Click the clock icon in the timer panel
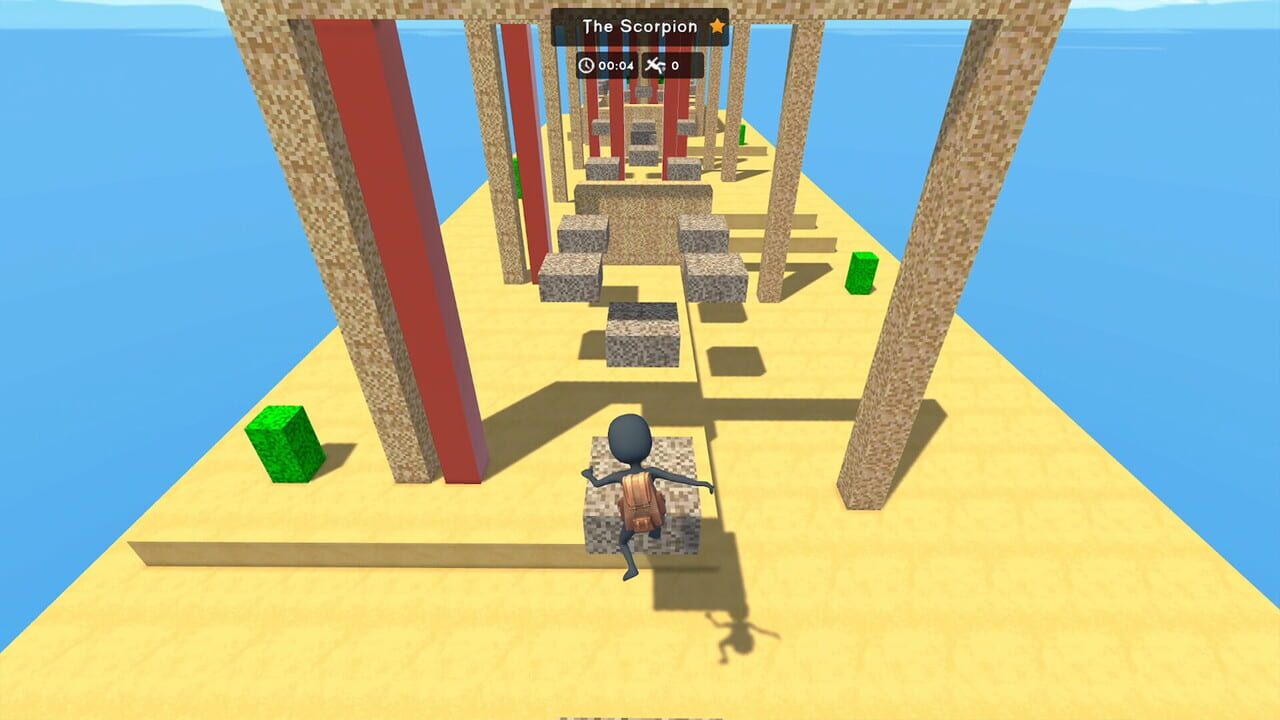The height and width of the screenshot is (720, 1280). coord(587,62)
